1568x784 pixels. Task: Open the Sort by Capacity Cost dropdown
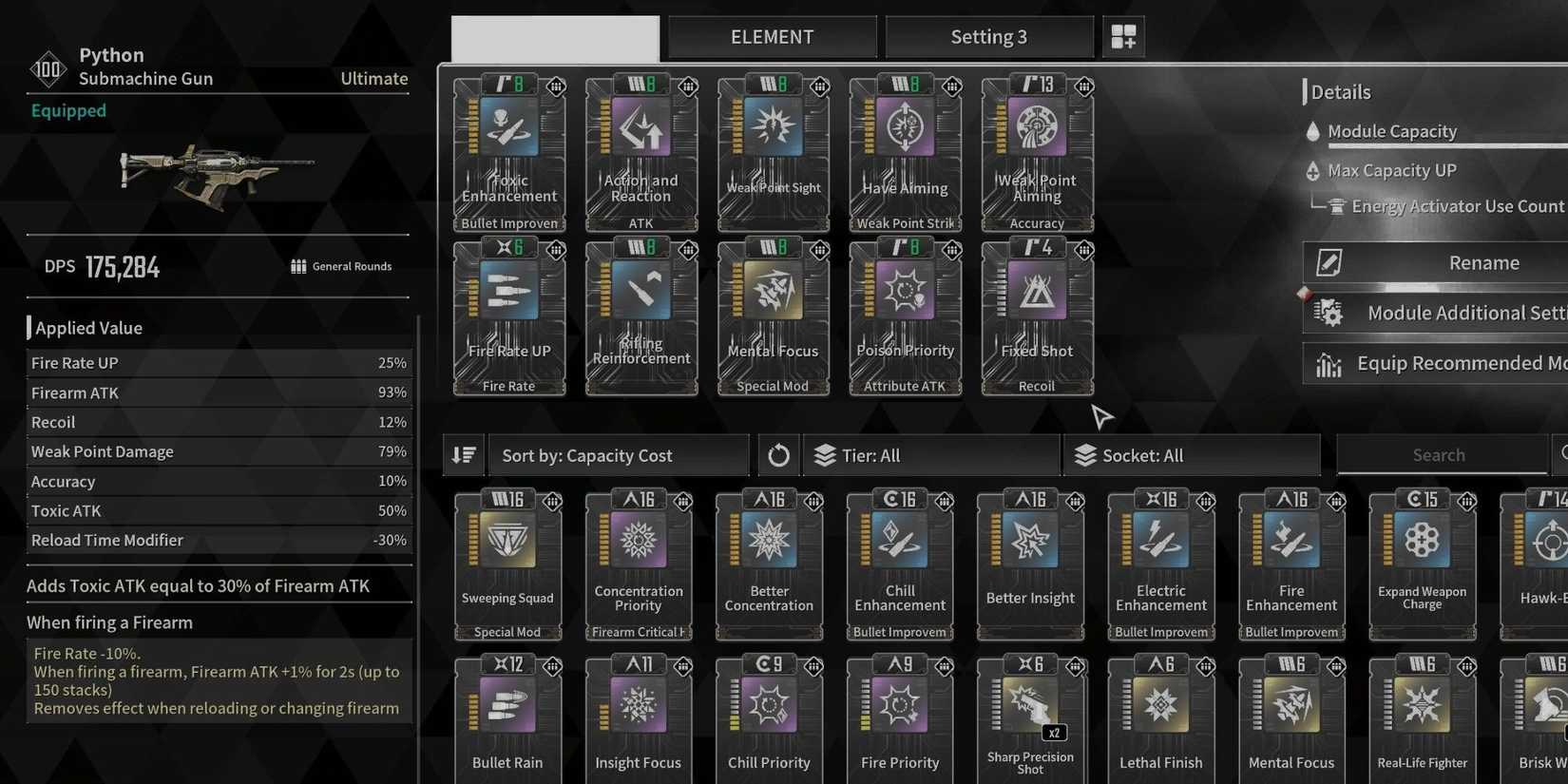[x=618, y=455]
